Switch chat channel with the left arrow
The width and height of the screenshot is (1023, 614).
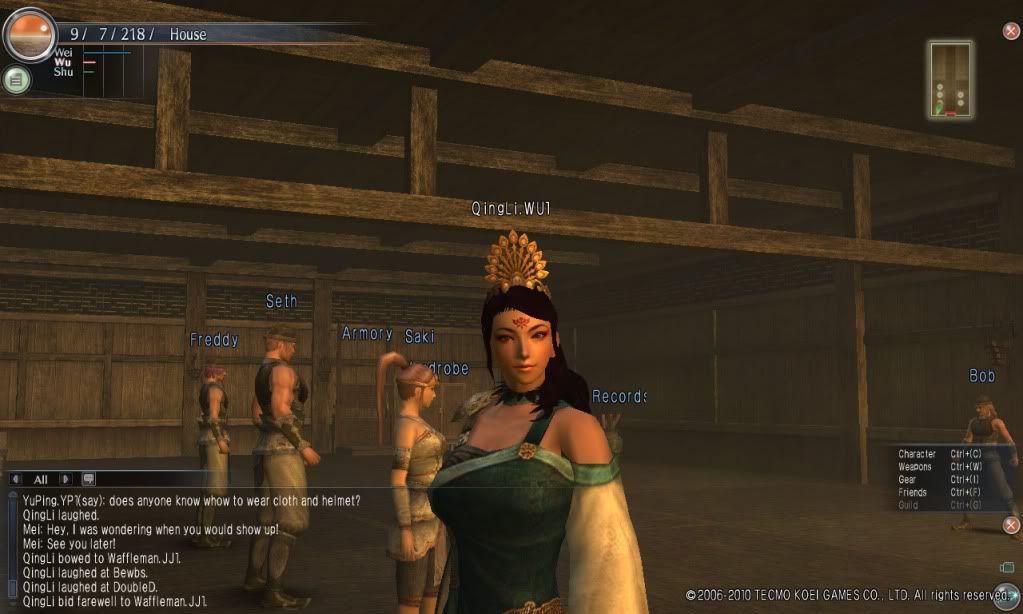16,479
